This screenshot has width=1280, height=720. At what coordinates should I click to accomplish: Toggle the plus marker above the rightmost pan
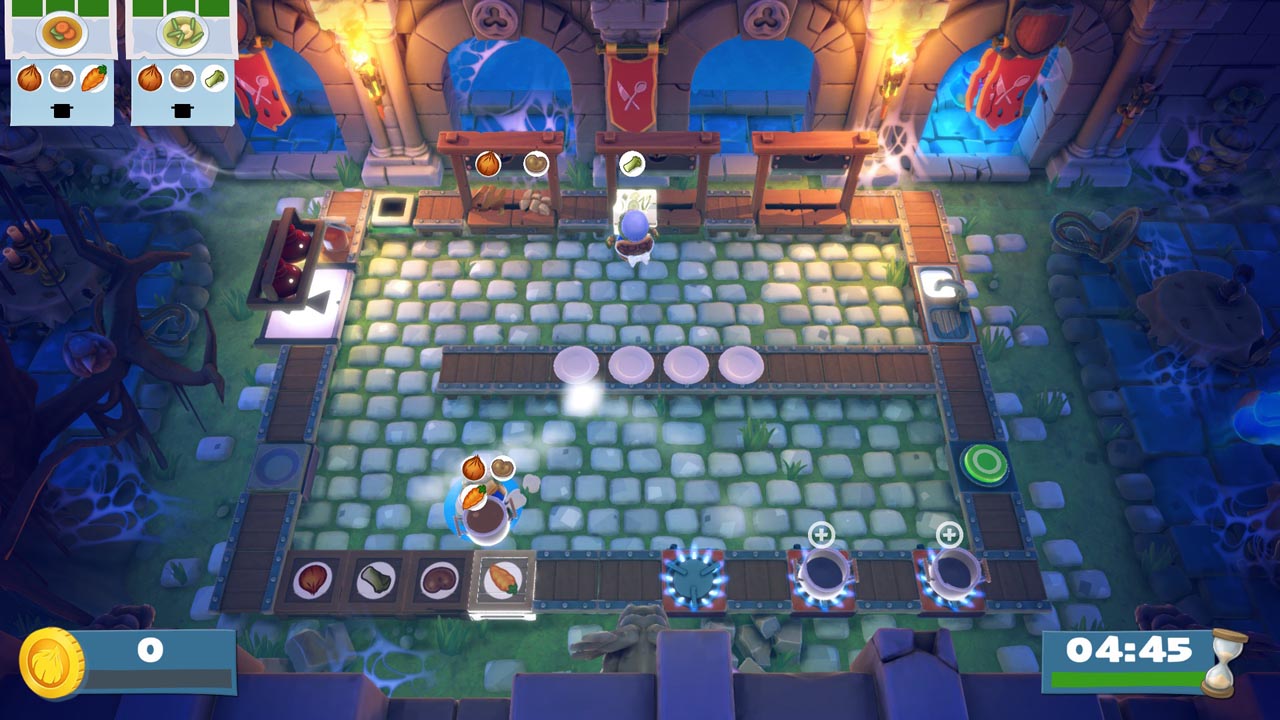point(947,535)
